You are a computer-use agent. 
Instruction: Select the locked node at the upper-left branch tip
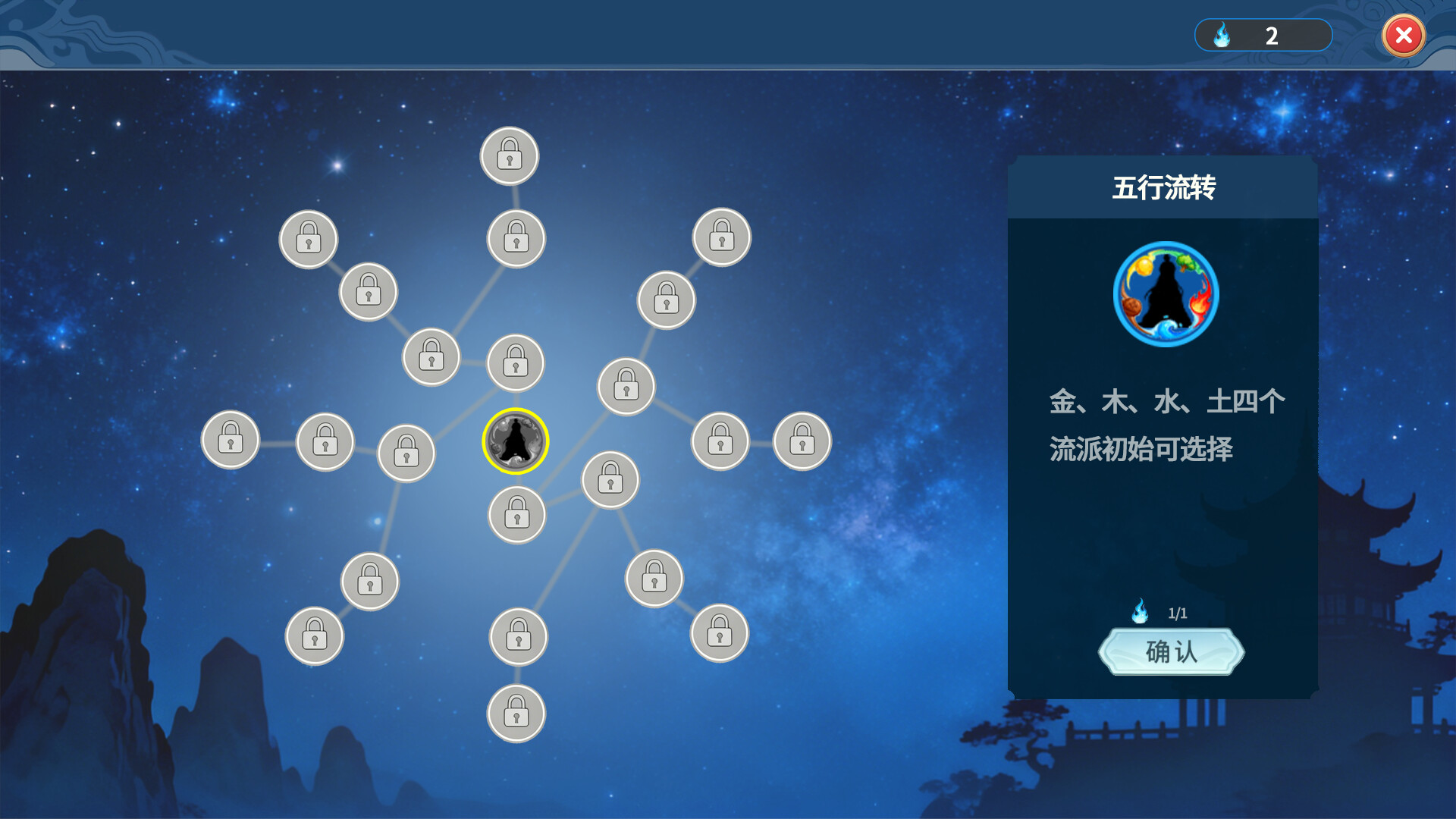pyautogui.click(x=307, y=239)
